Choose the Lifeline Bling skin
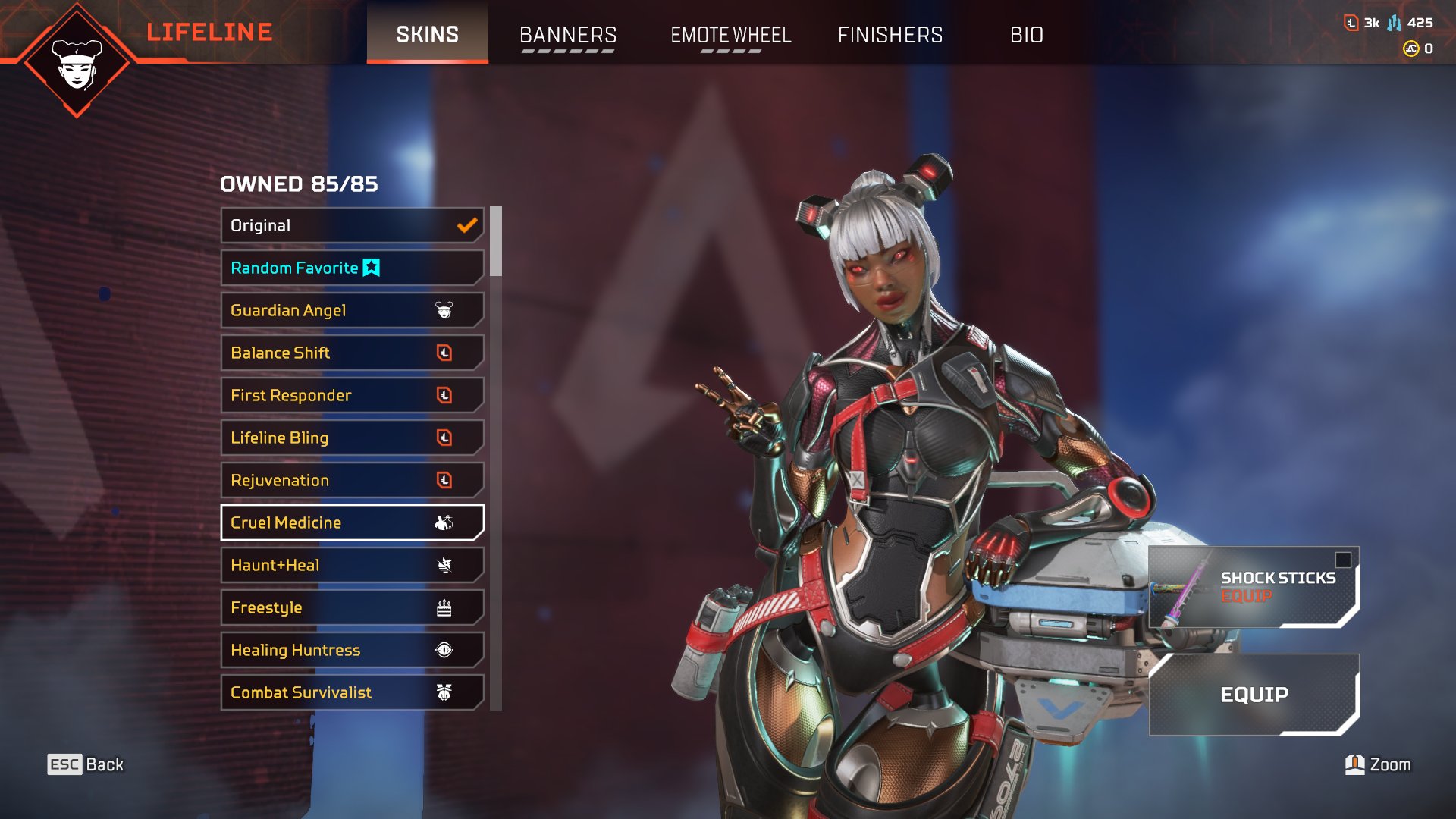1456x819 pixels. click(352, 438)
